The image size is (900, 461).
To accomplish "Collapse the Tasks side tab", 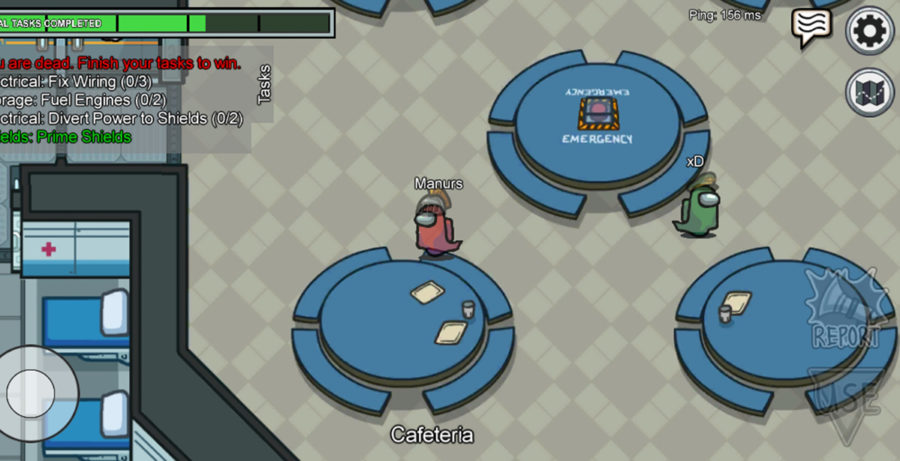I will point(264,85).
